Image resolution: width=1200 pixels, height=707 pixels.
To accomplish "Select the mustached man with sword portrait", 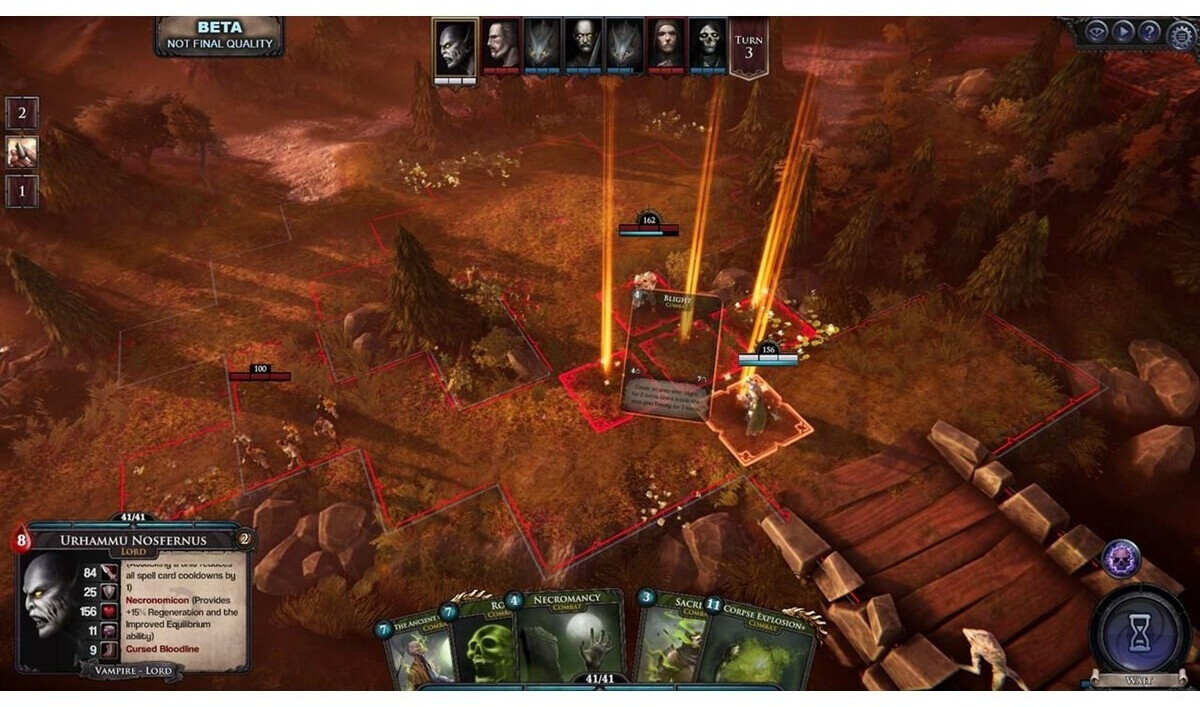I will (584, 45).
